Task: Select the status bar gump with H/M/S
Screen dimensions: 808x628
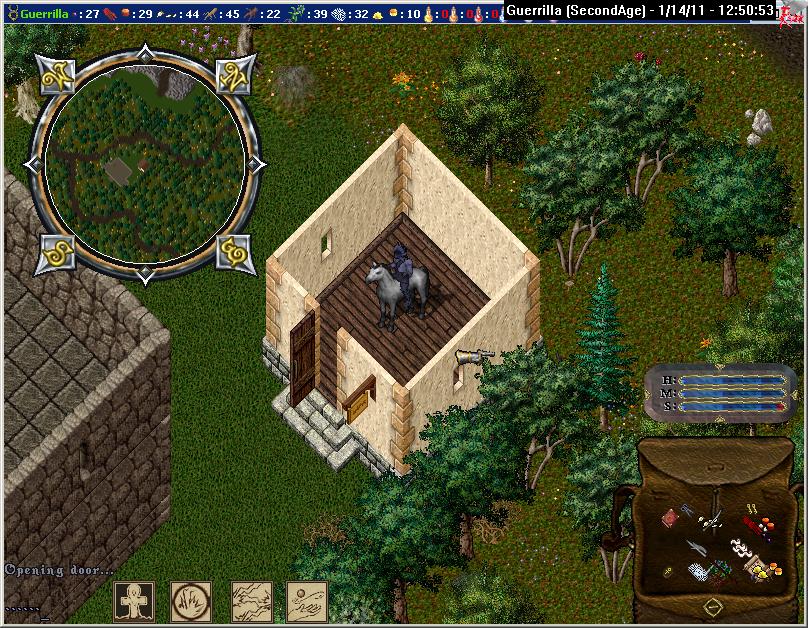Action: [x=722, y=392]
